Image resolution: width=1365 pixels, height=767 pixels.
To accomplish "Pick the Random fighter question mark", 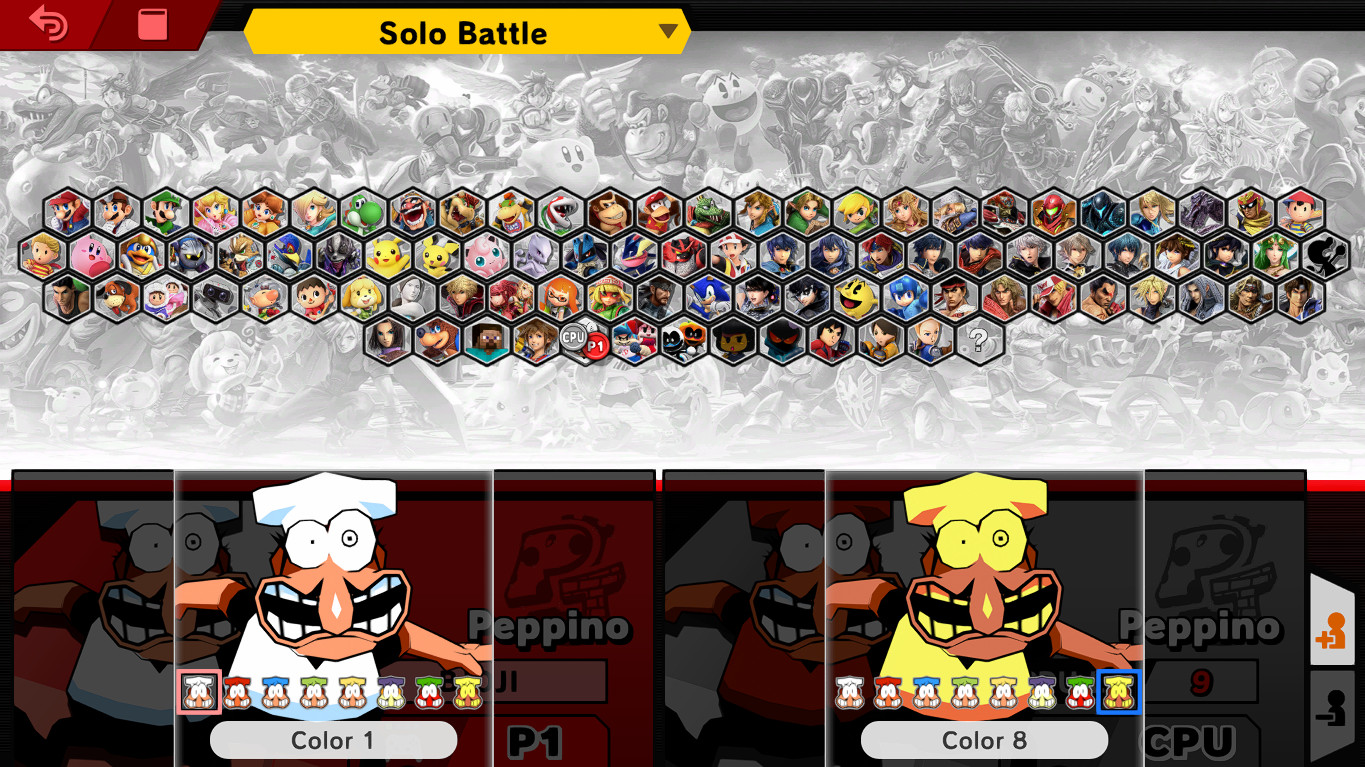I will pos(980,342).
